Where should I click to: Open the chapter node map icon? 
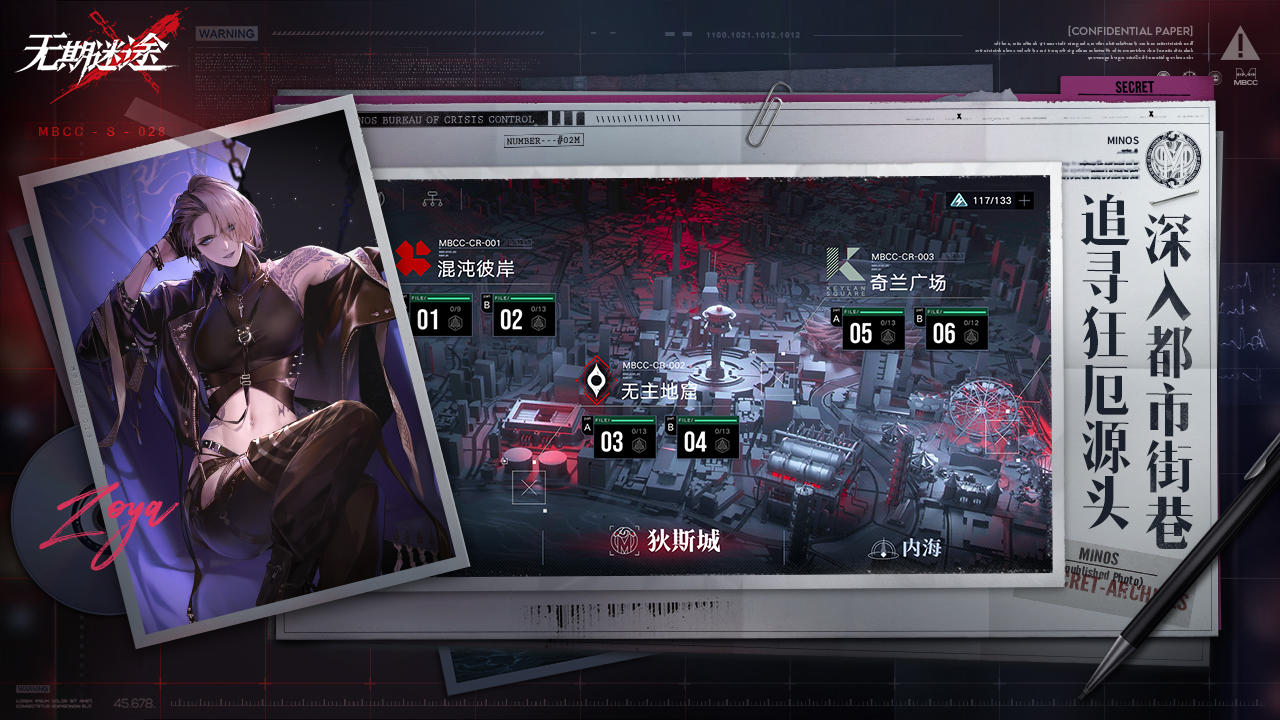[x=433, y=198]
